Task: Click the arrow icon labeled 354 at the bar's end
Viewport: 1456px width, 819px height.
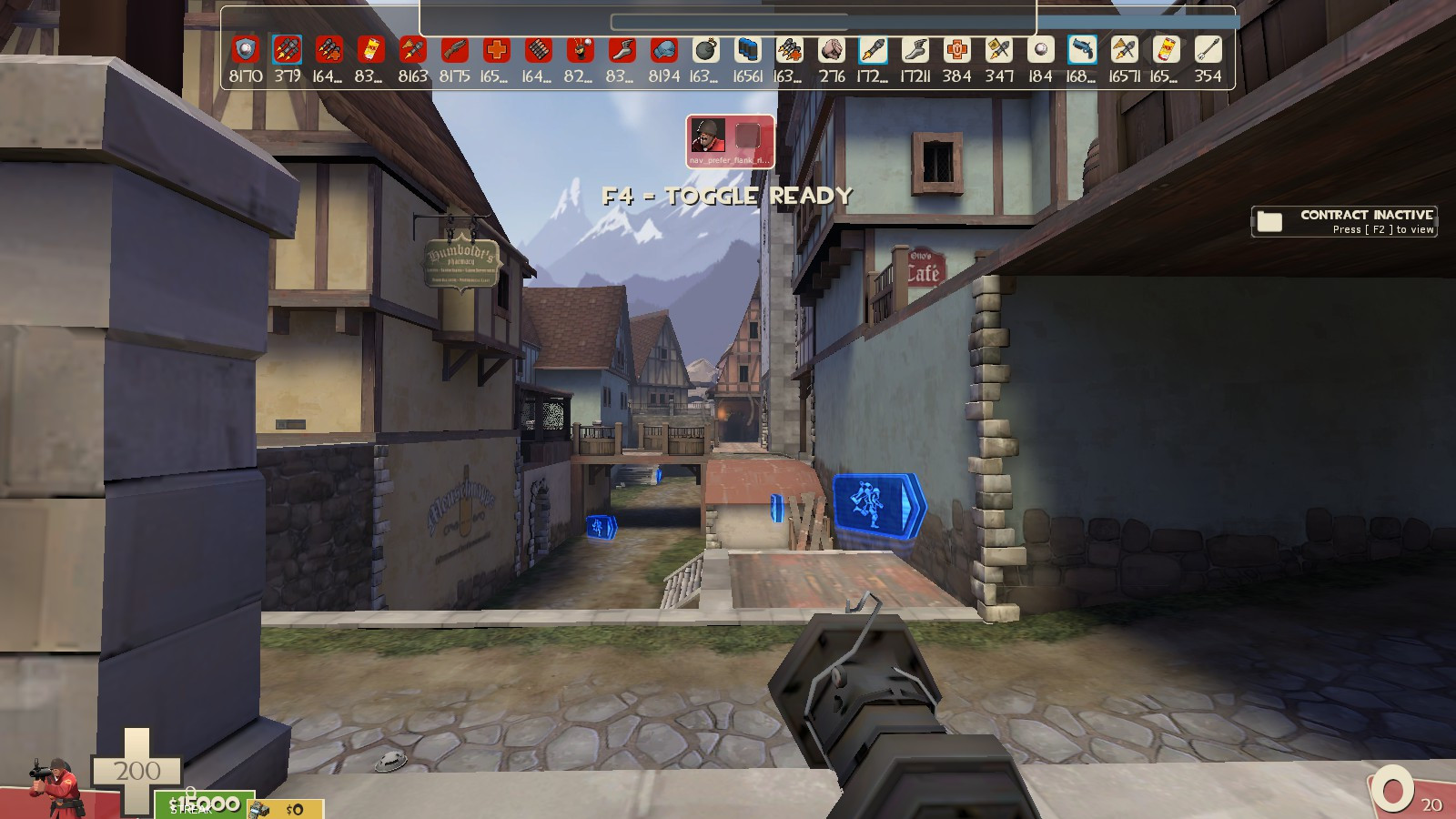Action: (x=1208, y=50)
